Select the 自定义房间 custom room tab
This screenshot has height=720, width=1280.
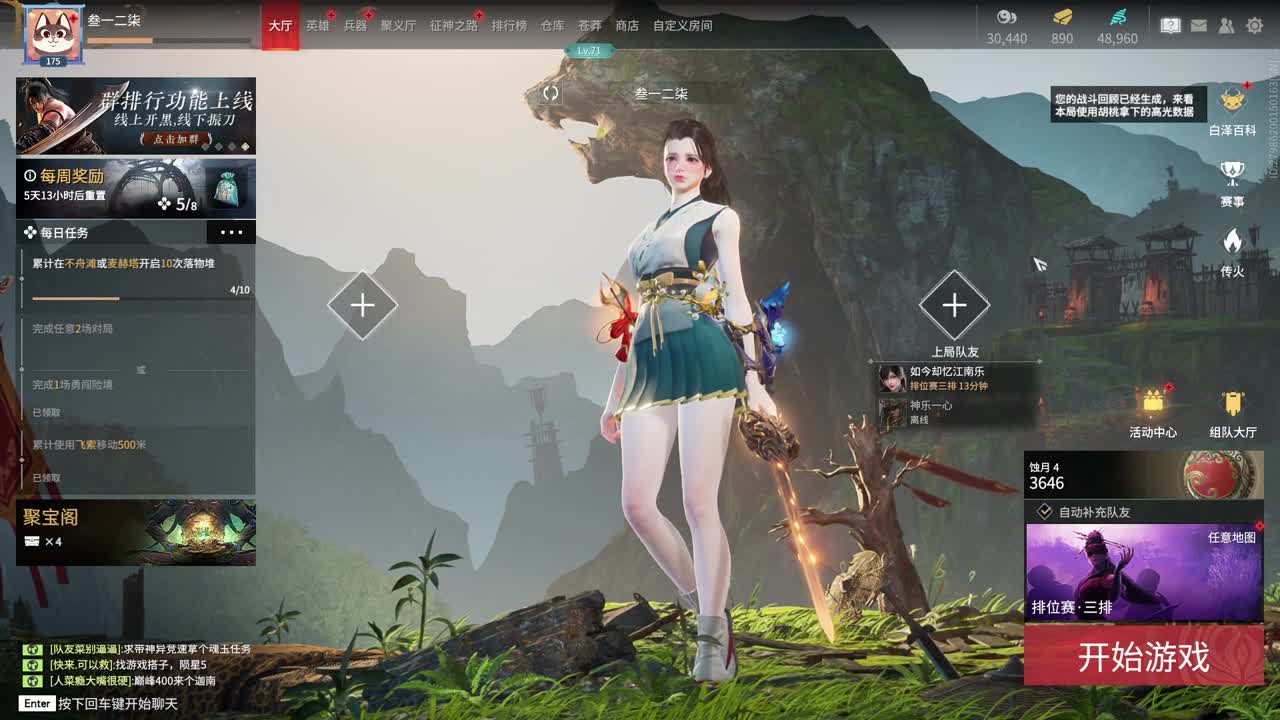[x=682, y=25]
